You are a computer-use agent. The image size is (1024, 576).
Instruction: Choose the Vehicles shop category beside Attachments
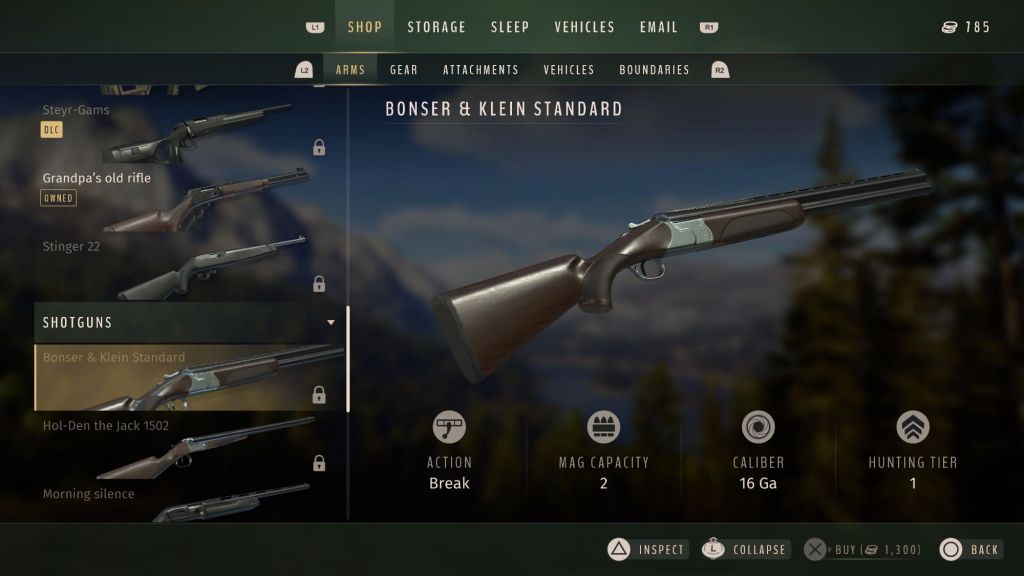point(569,70)
